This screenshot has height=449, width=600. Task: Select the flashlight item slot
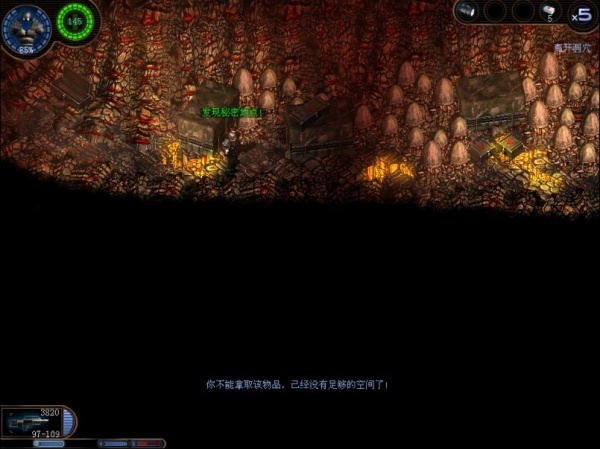tap(468, 11)
